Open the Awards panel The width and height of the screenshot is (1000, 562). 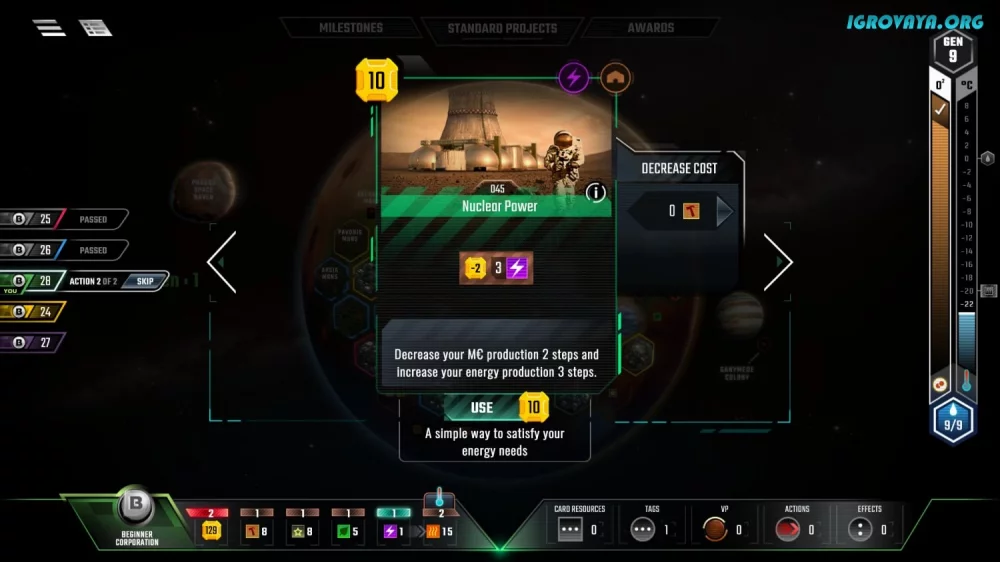[x=650, y=28]
